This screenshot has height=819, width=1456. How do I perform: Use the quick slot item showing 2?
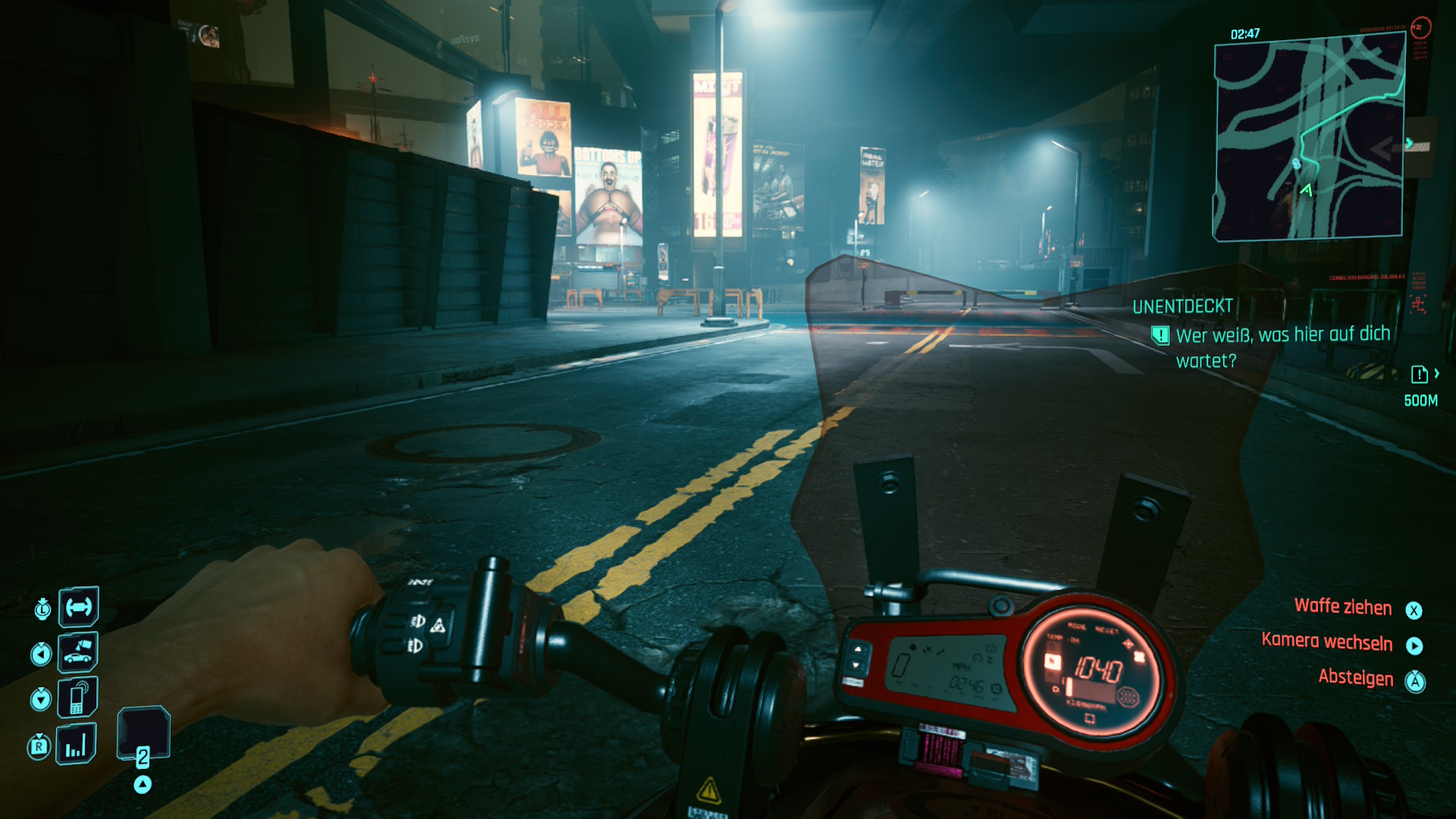[143, 734]
